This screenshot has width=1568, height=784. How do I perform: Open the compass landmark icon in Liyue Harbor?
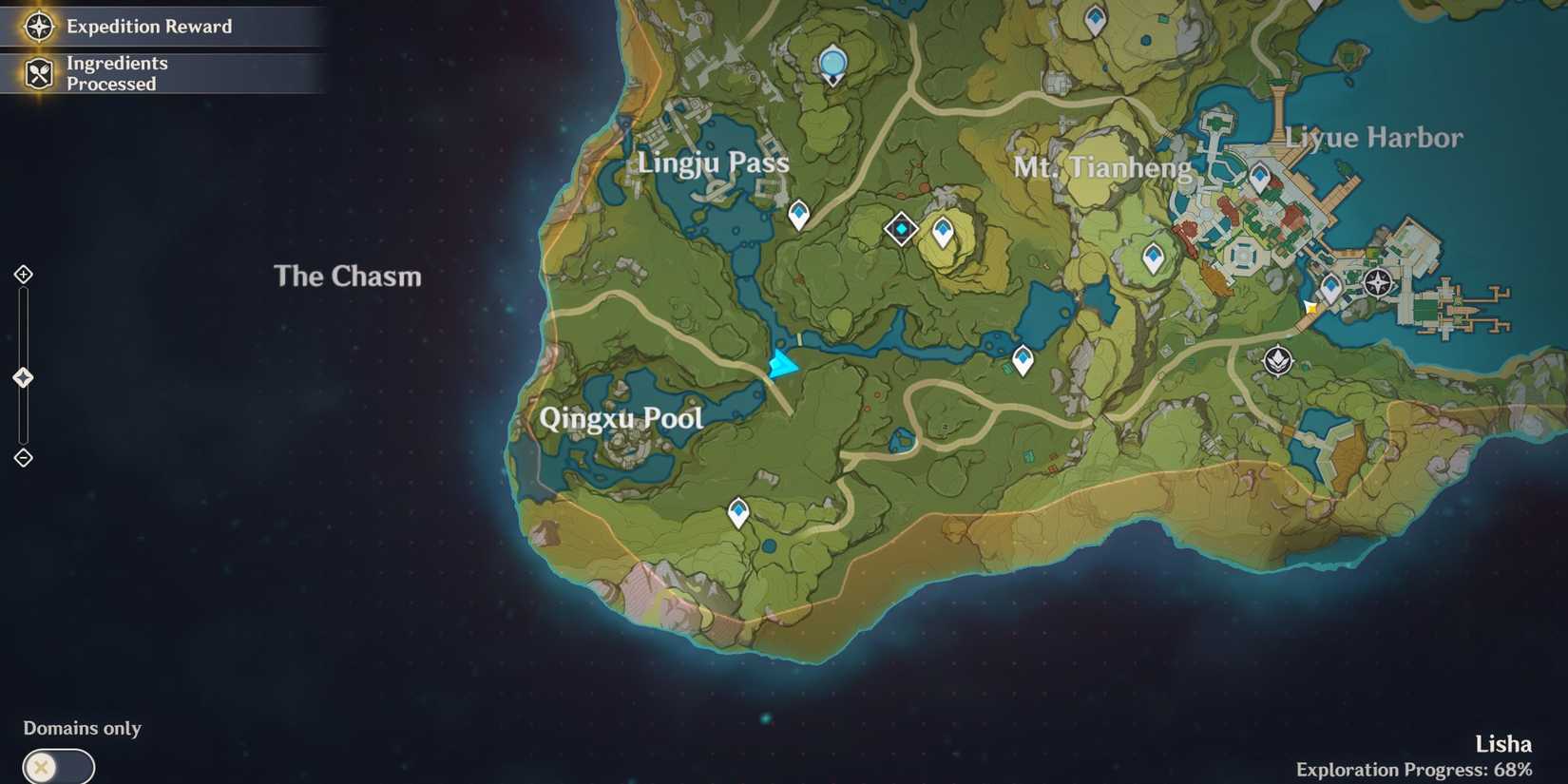click(1376, 281)
